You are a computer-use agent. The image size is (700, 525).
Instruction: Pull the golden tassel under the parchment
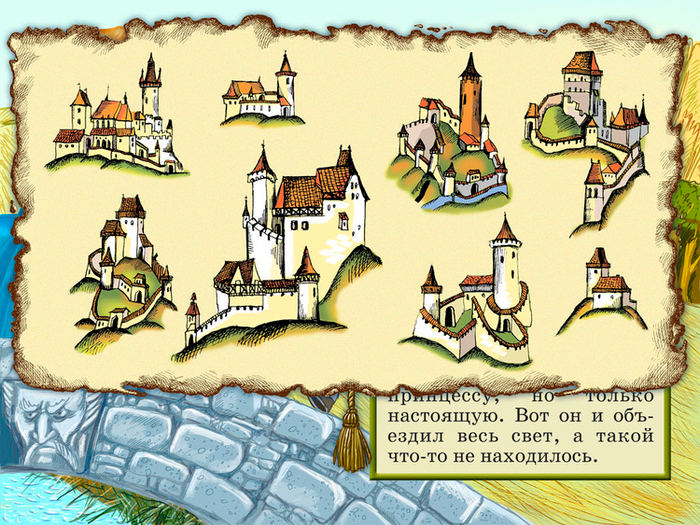coord(351,440)
